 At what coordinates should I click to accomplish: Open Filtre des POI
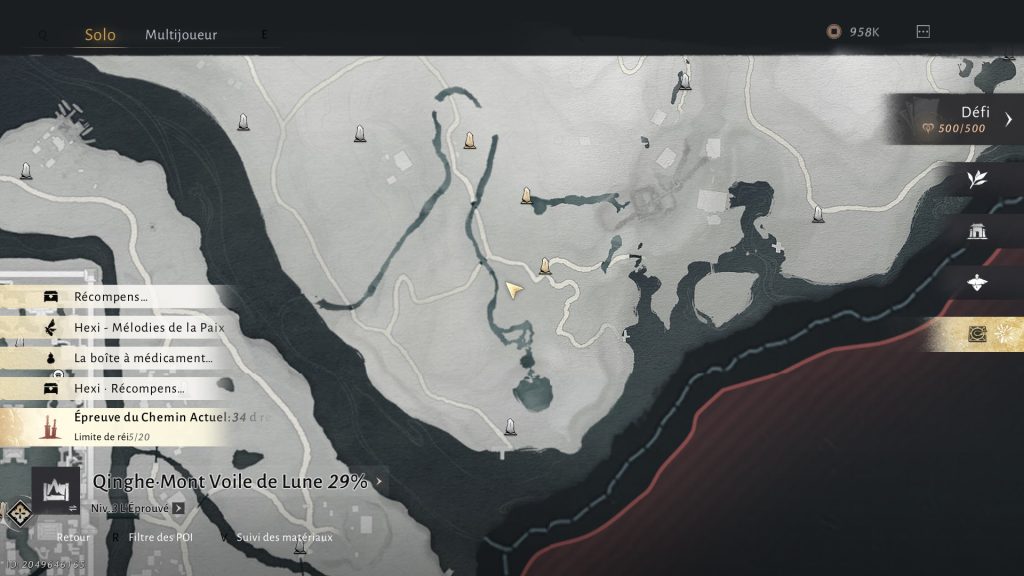[158, 537]
